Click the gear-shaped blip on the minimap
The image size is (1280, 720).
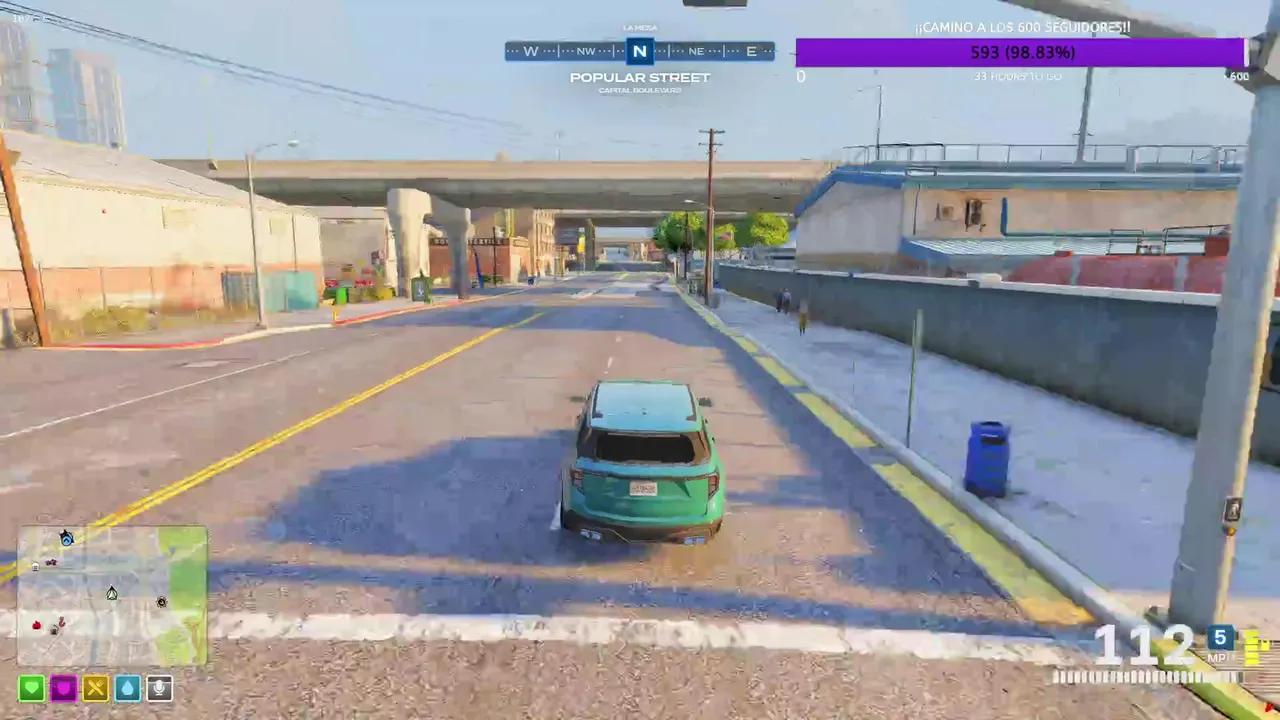(161, 603)
